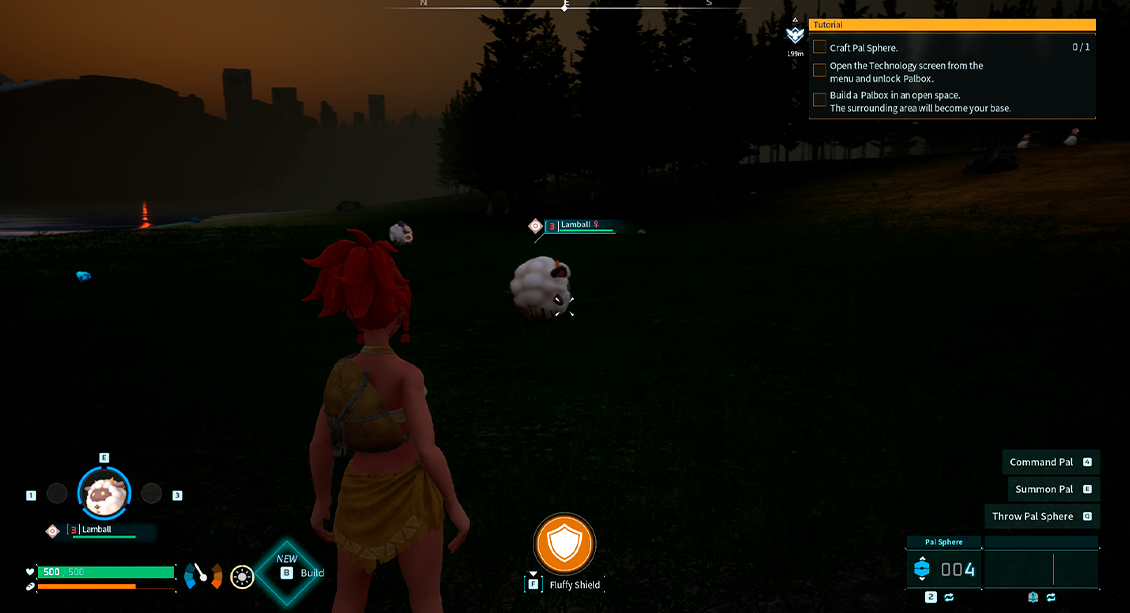
Task: Open the Build menu diamond
Action: (288, 572)
